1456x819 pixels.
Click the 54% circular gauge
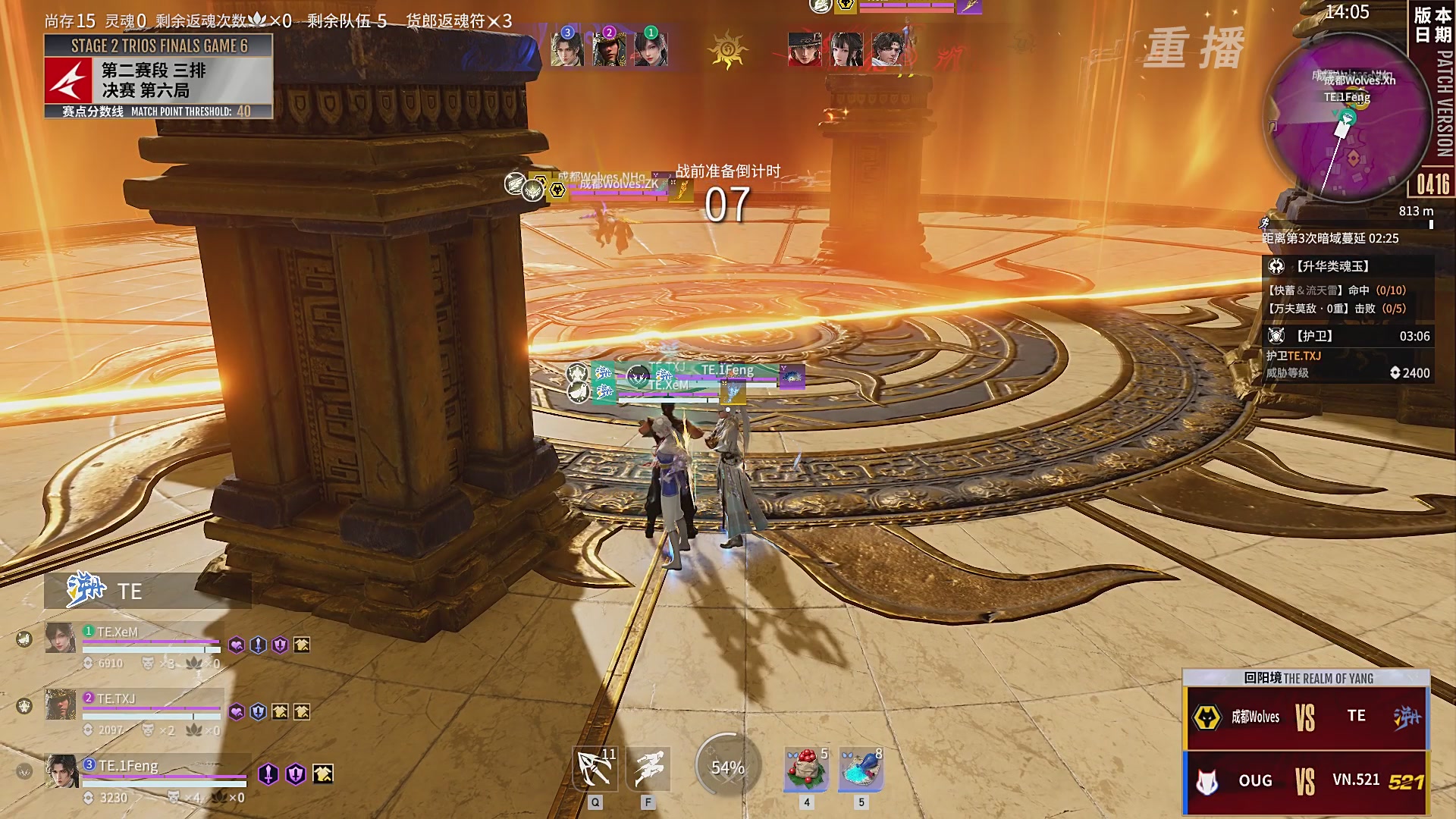pos(727,768)
